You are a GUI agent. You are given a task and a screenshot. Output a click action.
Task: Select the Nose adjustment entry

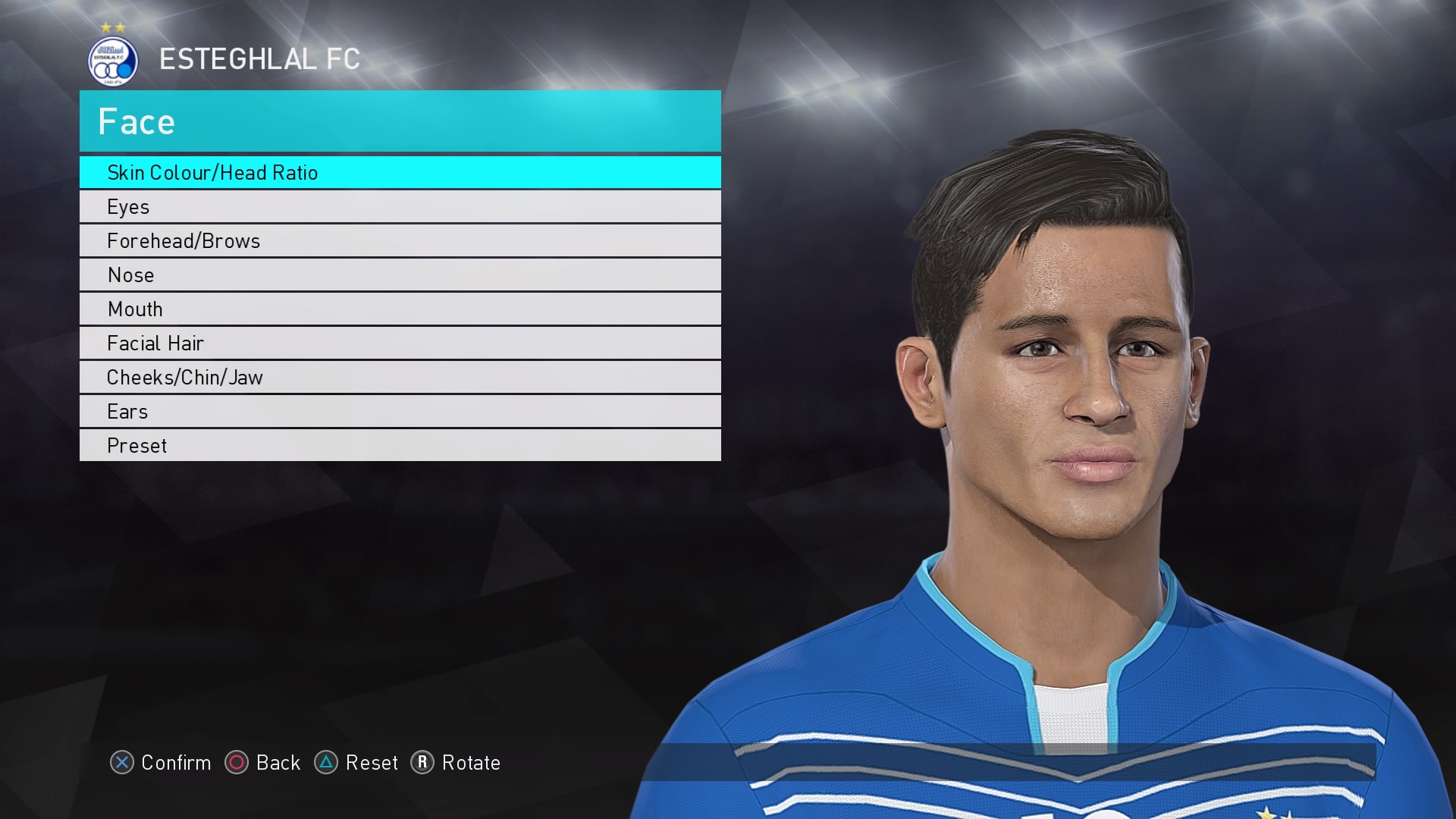pyautogui.click(x=400, y=275)
